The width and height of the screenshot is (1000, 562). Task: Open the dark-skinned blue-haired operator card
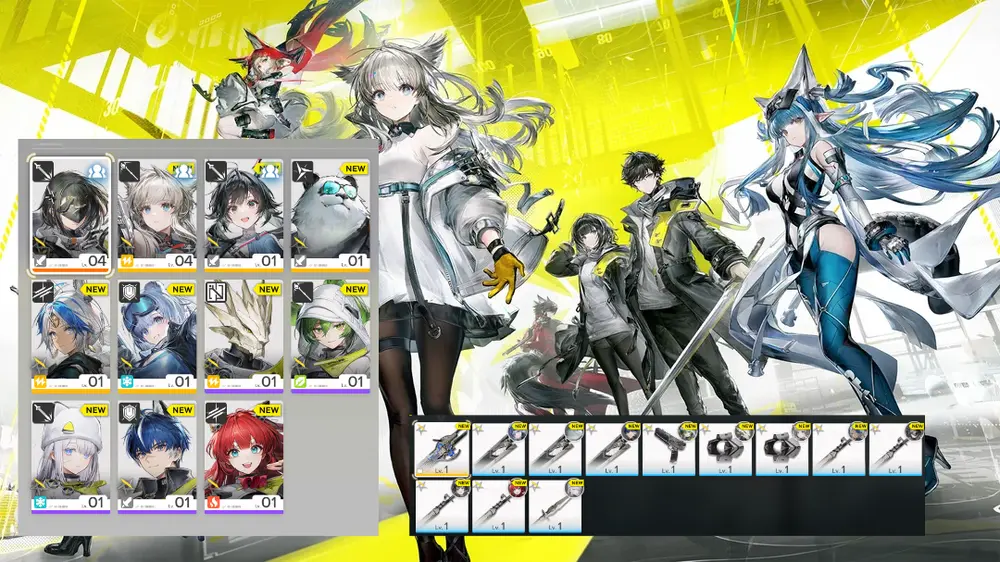(x=69, y=336)
